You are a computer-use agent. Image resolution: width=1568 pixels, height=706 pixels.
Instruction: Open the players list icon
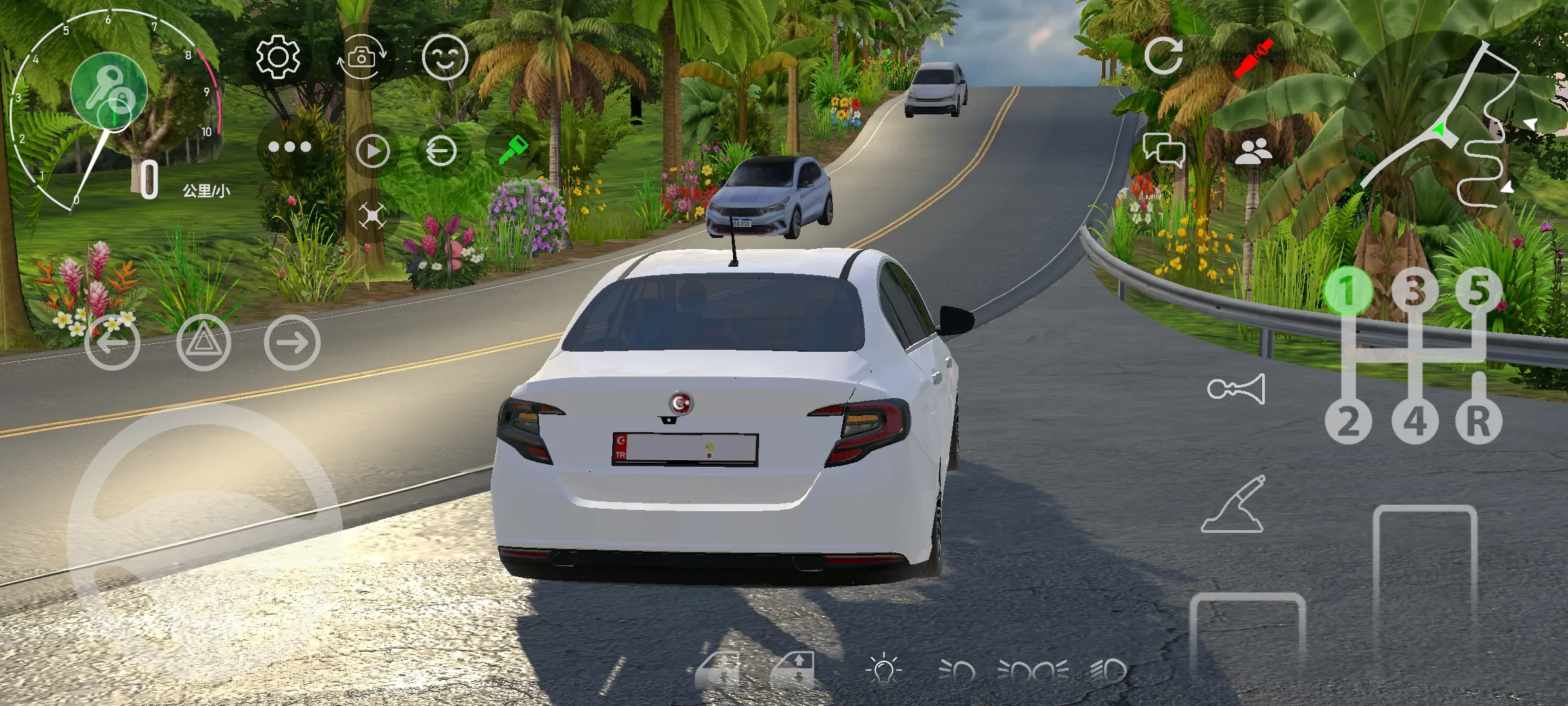pyautogui.click(x=1253, y=152)
